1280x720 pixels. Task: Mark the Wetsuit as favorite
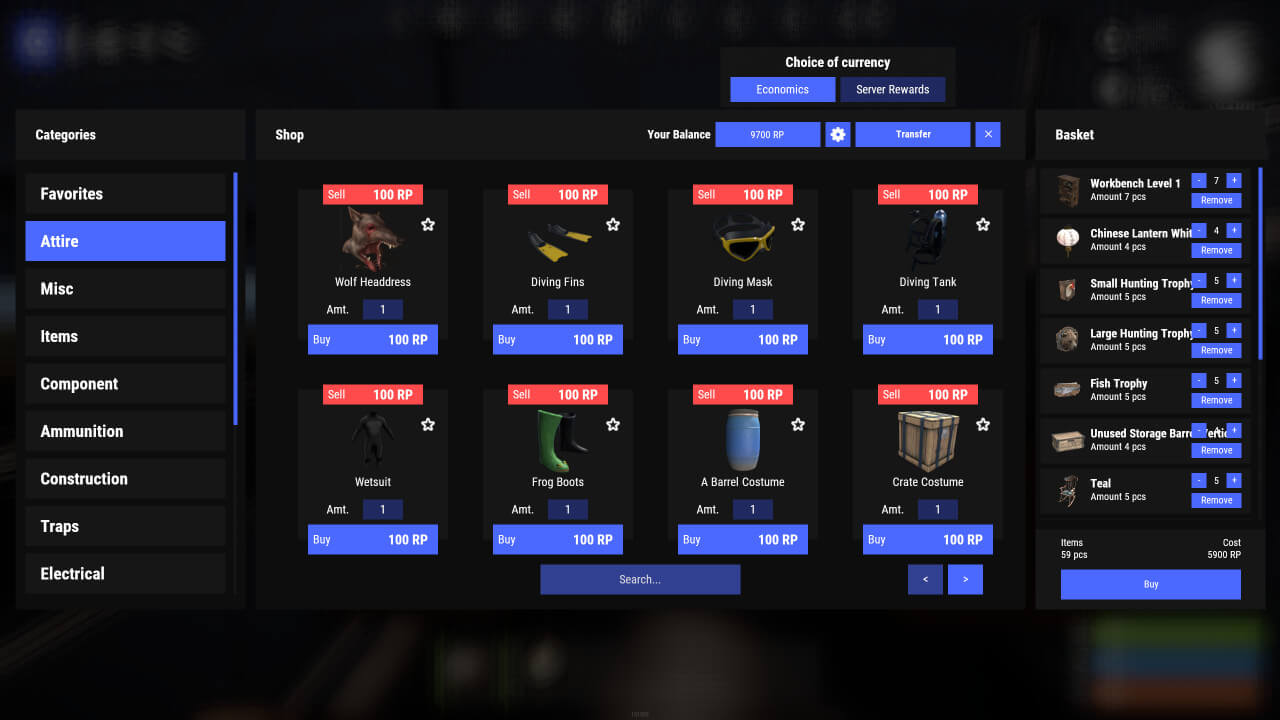(428, 425)
